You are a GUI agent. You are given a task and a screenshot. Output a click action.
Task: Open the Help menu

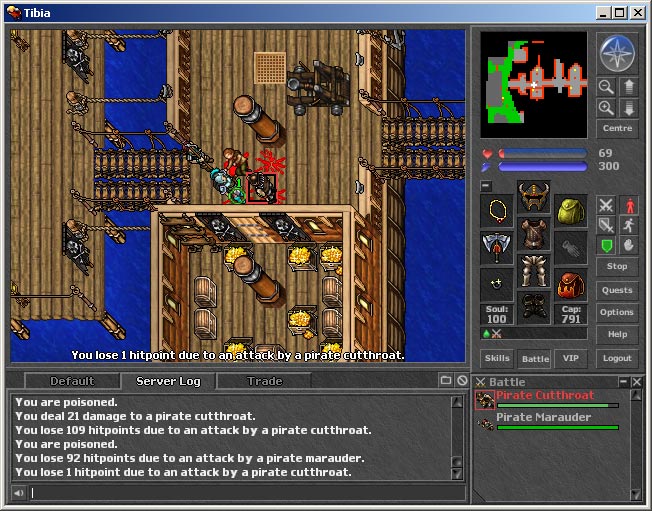coord(617,334)
